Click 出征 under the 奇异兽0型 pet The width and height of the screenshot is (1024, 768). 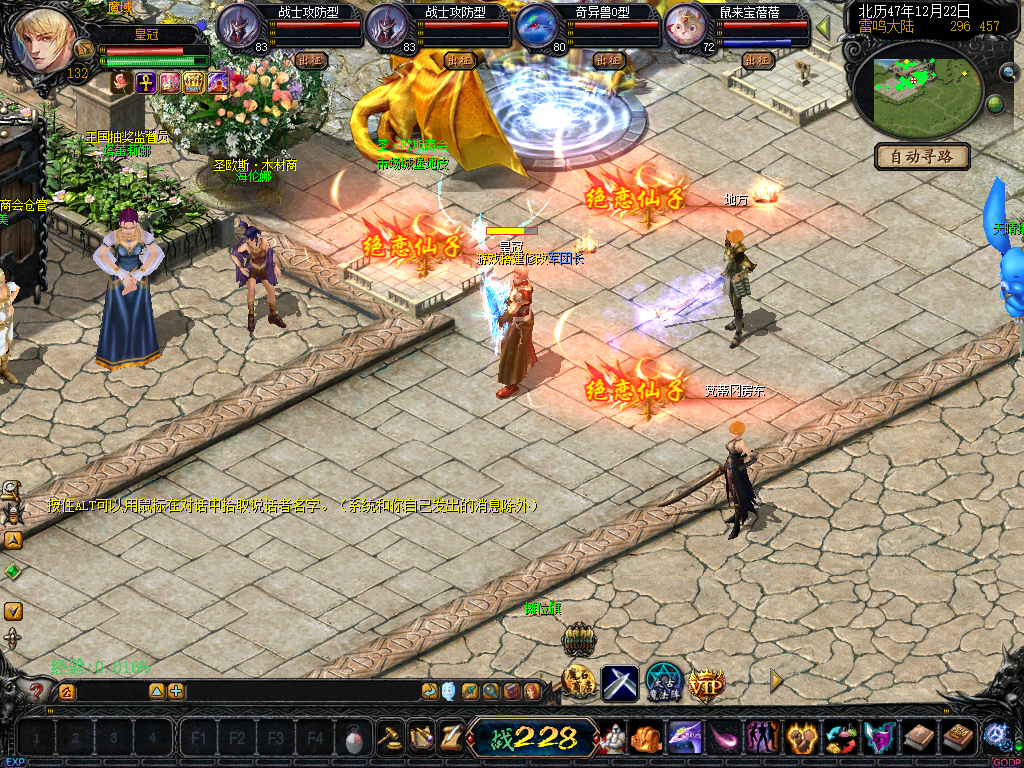tap(607, 60)
